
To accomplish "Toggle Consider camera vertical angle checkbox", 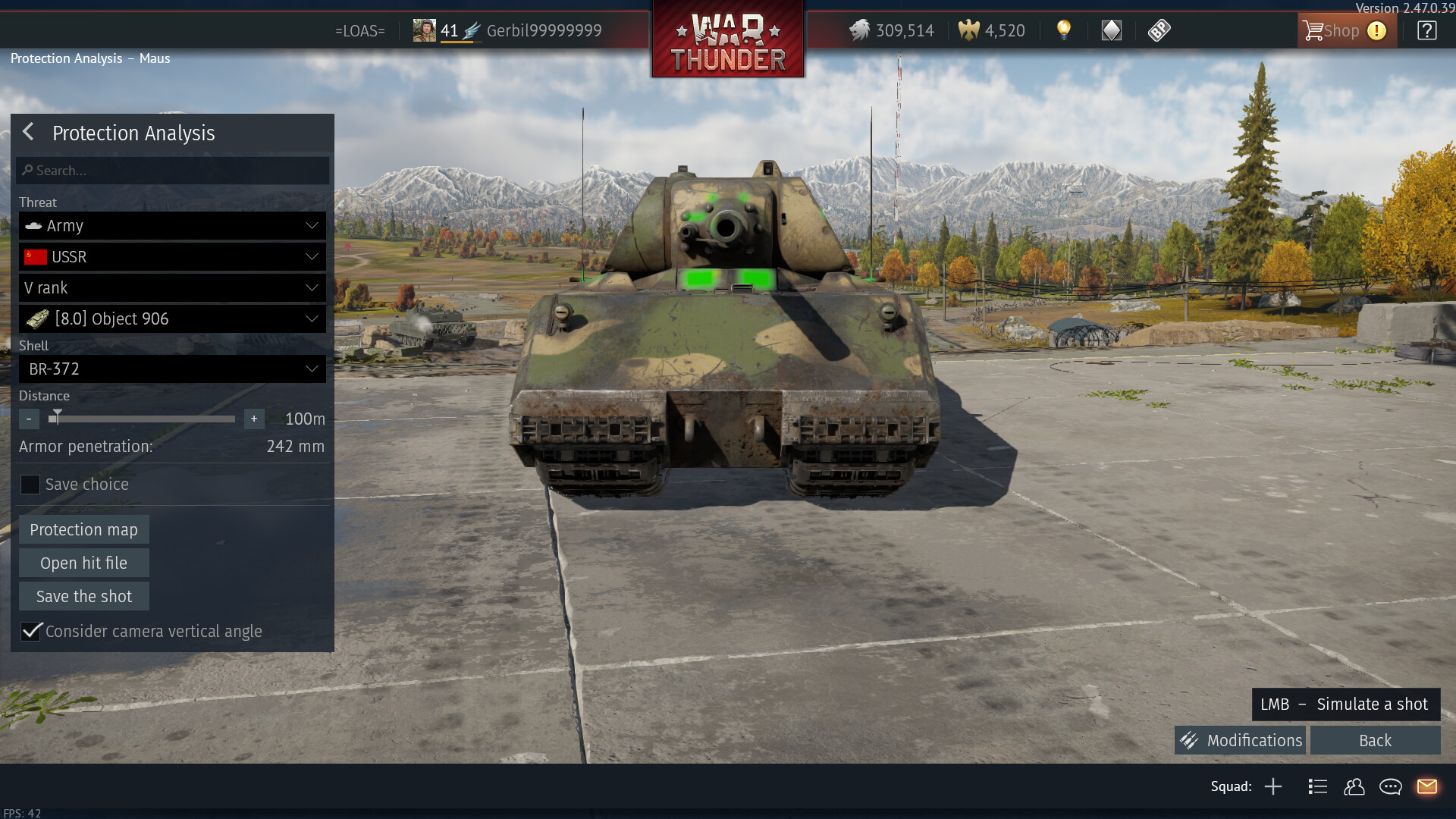I will [x=31, y=632].
